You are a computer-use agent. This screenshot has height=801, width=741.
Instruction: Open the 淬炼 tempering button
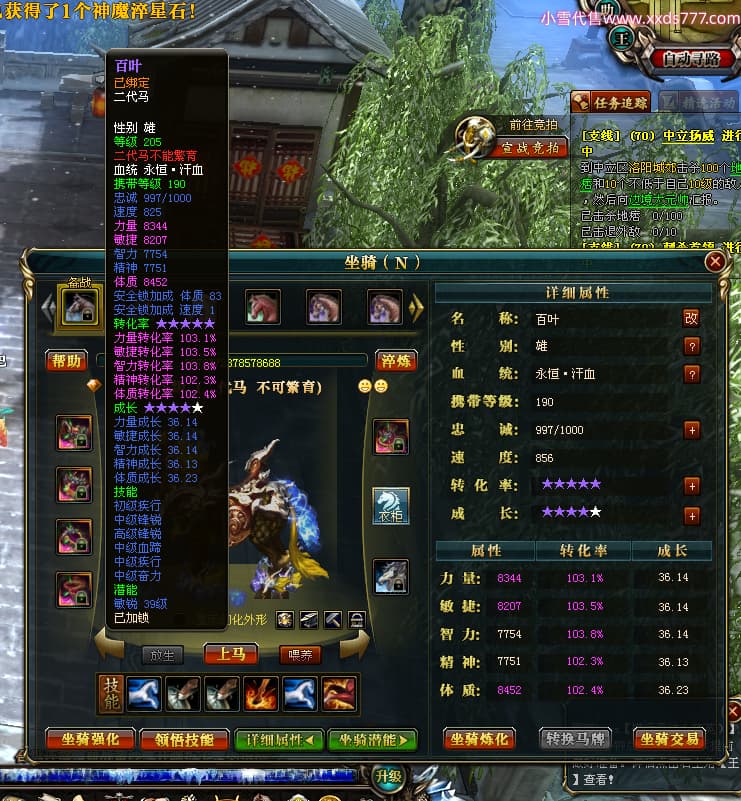pos(396,361)
